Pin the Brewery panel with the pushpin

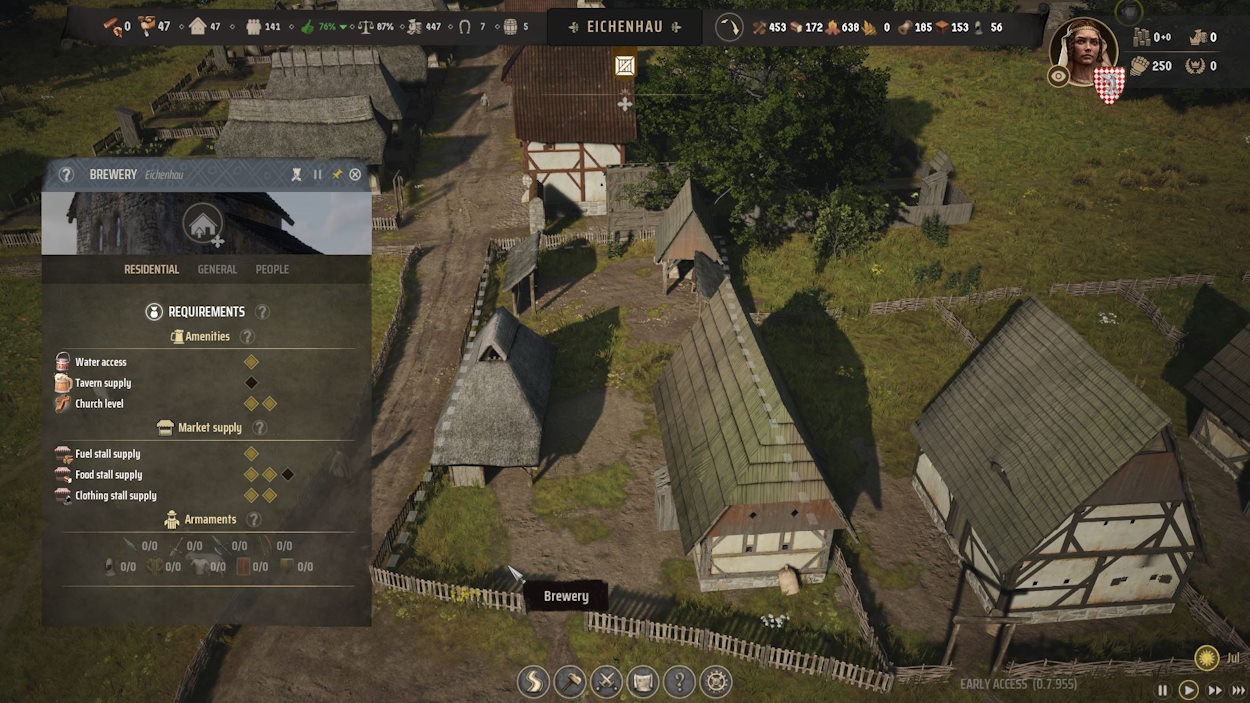[x=337, y=175]
